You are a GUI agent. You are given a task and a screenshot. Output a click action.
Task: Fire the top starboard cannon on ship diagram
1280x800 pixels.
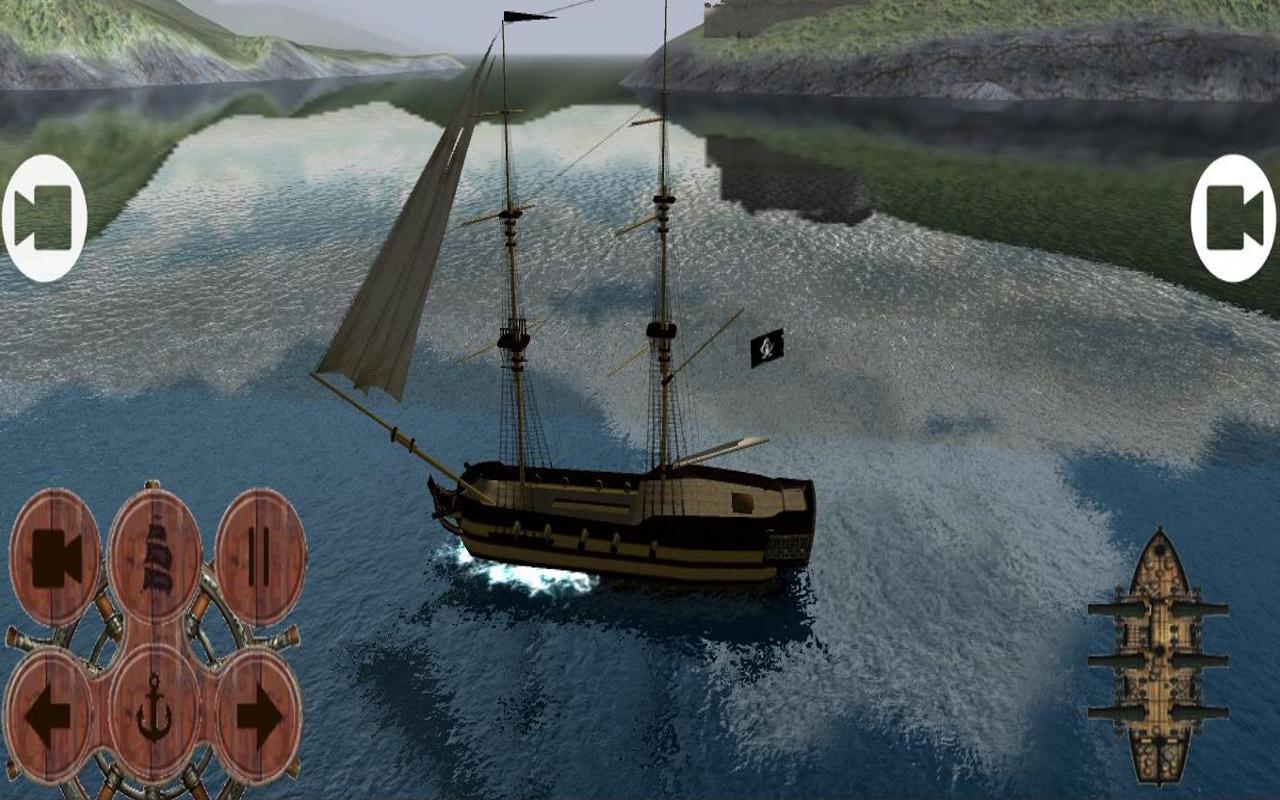click(x=1216, y=605)
